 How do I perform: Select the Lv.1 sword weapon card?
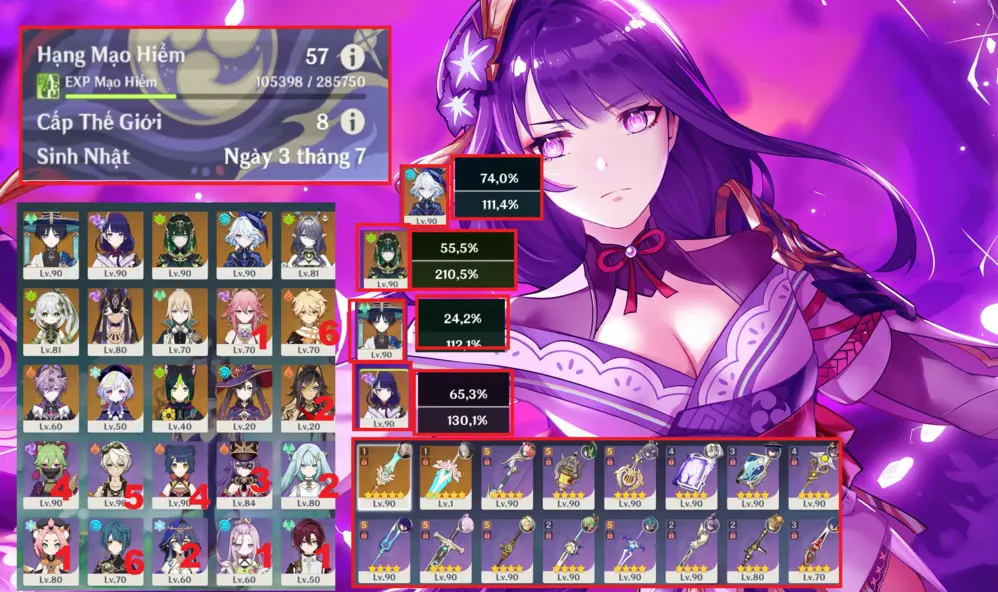tap(446, 477)
